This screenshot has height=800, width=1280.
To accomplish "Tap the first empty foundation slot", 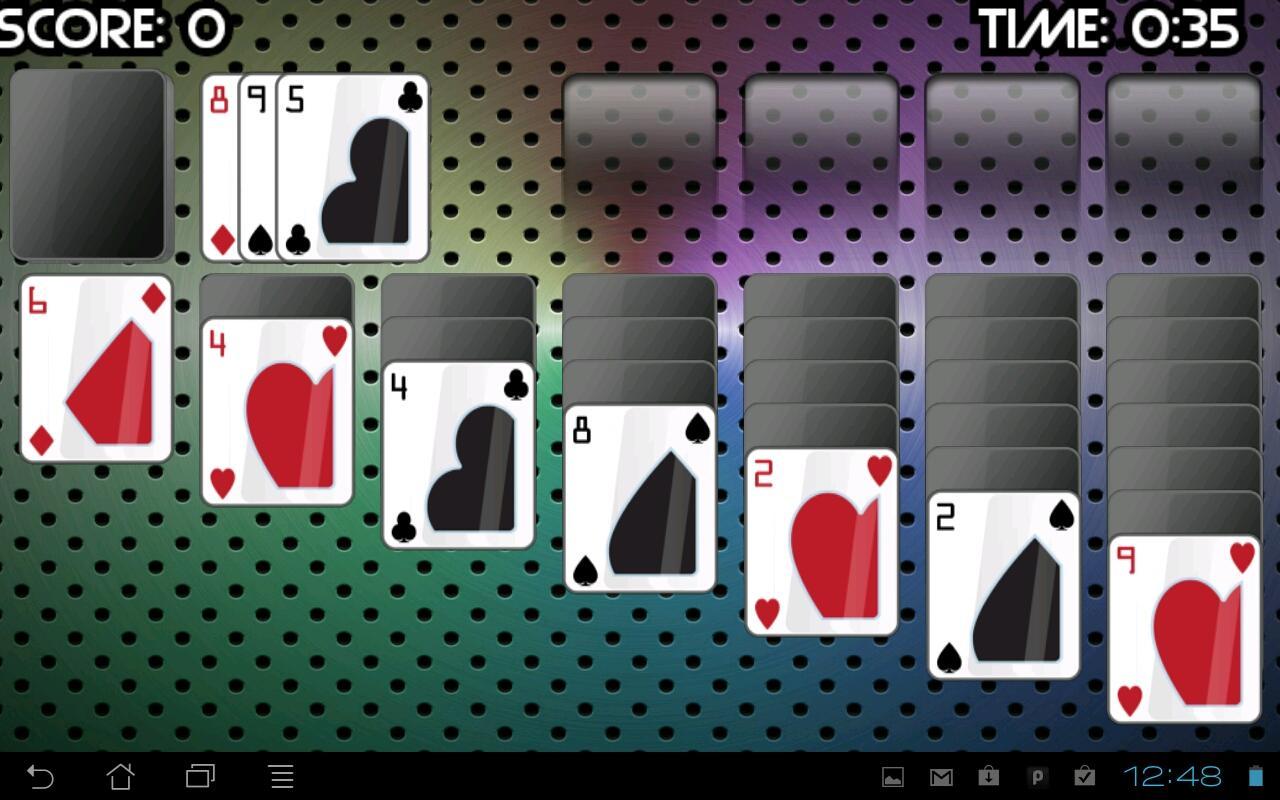I will (x=640, y=133).
